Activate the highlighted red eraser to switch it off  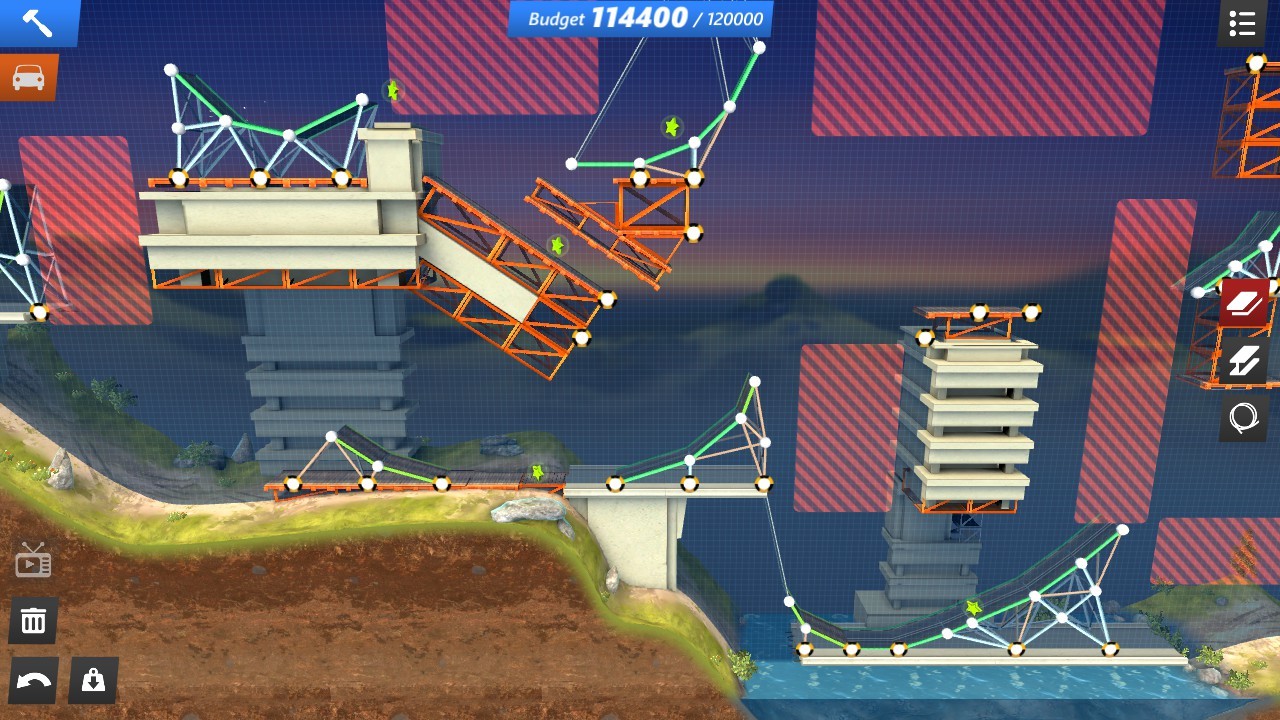[x=1242, y=300]
